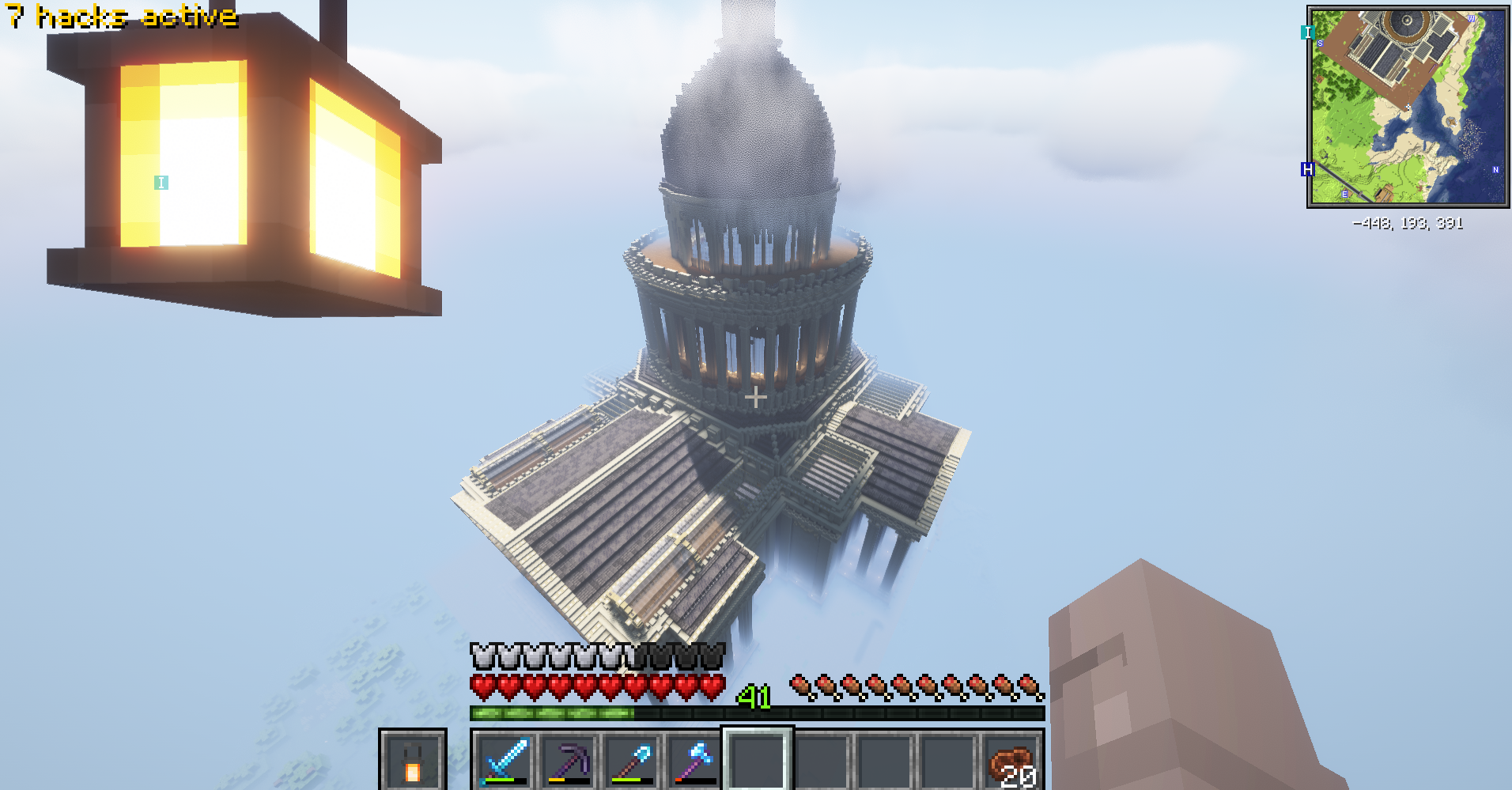This screenshot has width=1512, height=790.
Task: Select the diamond sword hotbar slot
Action: pyautogui.click(x=505, y=761)
